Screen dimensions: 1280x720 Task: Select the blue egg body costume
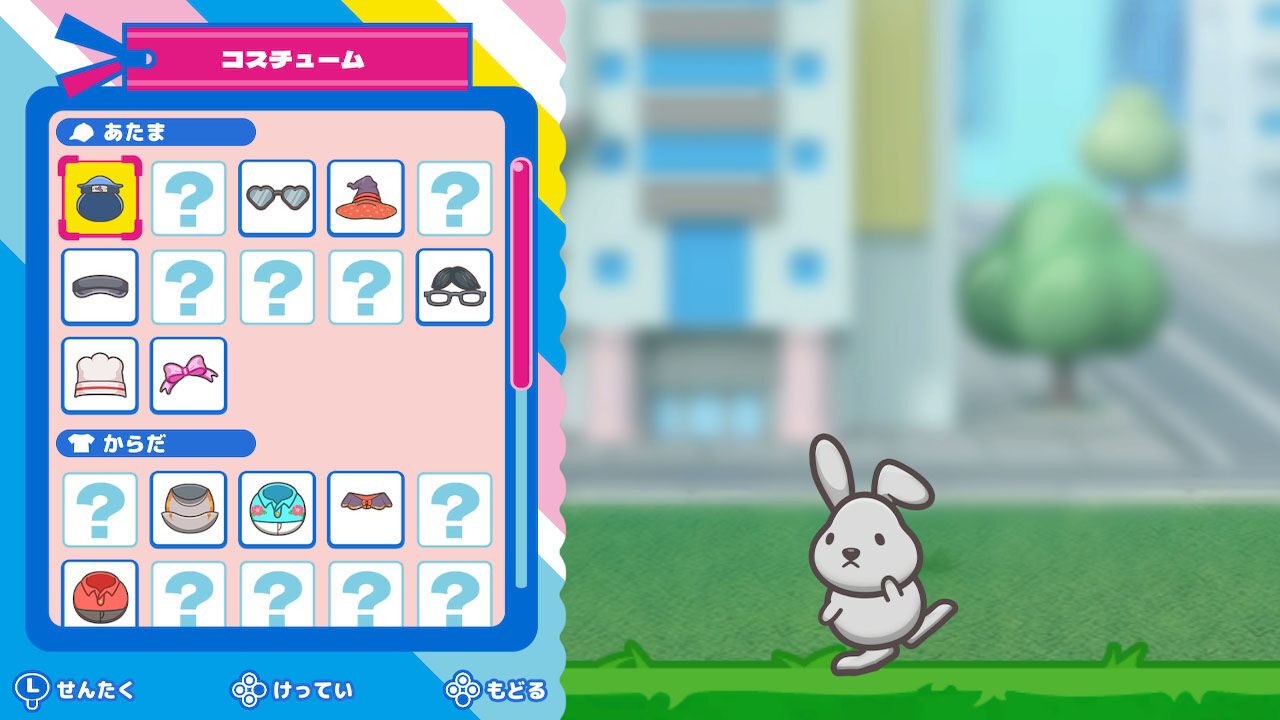tap(277, 509)
